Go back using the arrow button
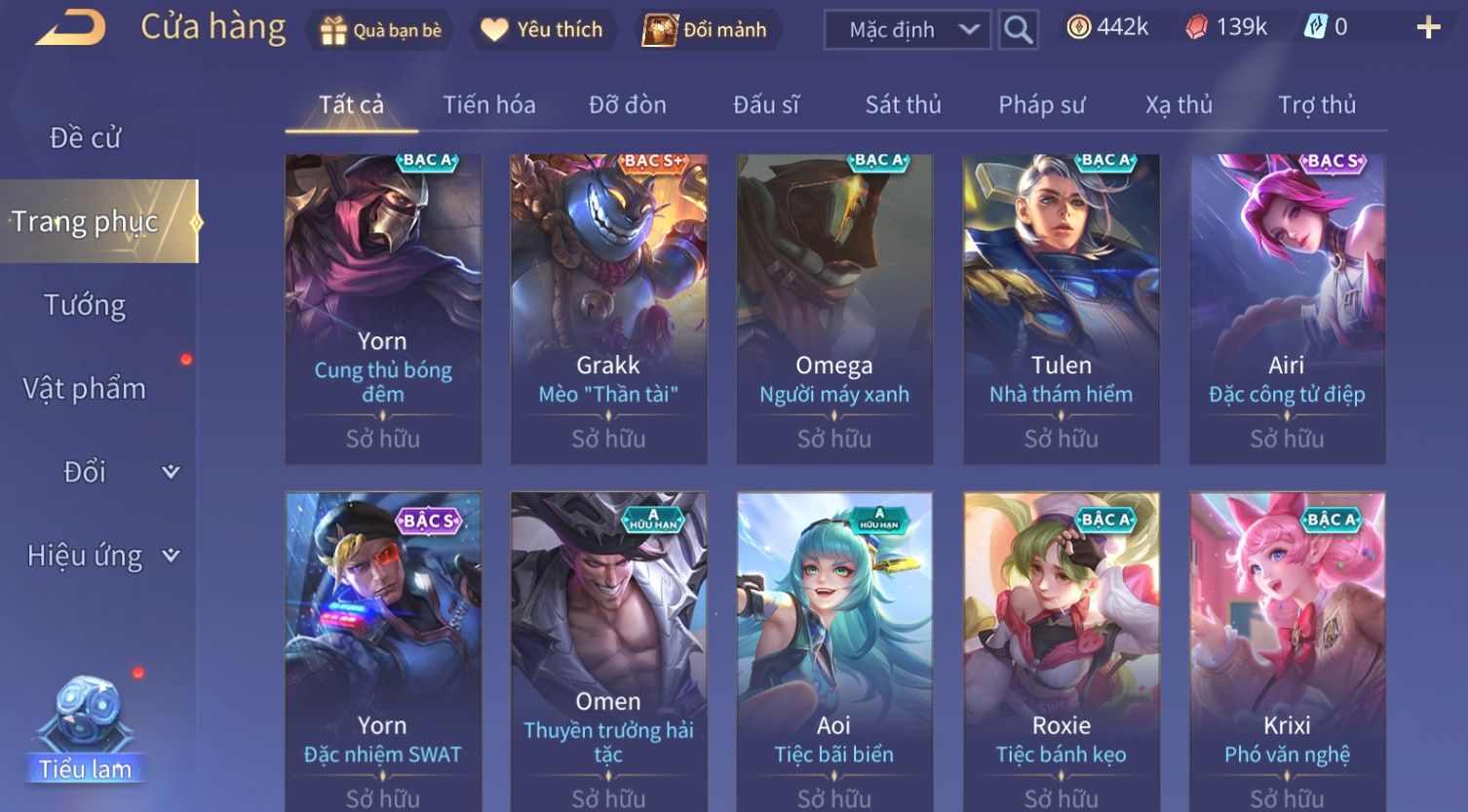This screenshot has width=1468, height=812. (71, 28)
